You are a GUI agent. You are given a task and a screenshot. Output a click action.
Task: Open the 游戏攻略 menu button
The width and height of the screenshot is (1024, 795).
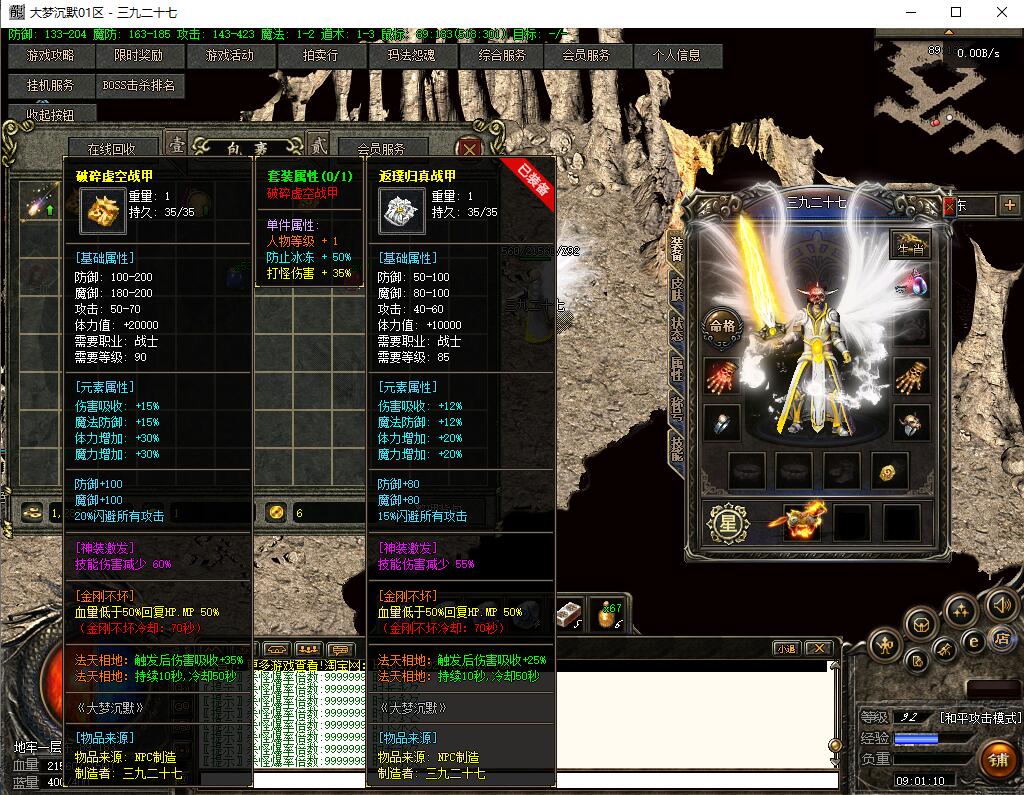[x=51, y=56]
